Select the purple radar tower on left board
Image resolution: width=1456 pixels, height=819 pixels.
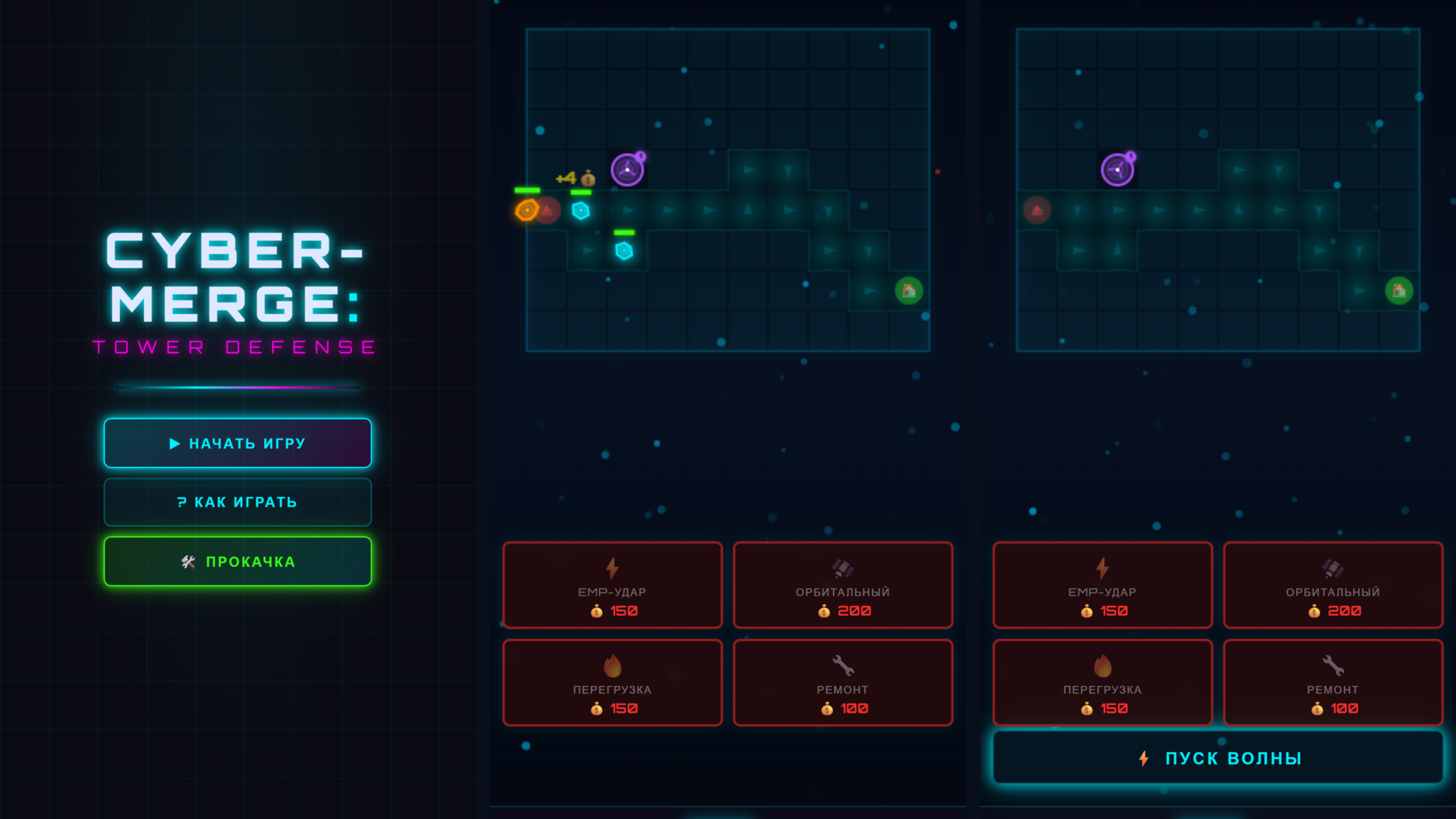click(627, 169)
